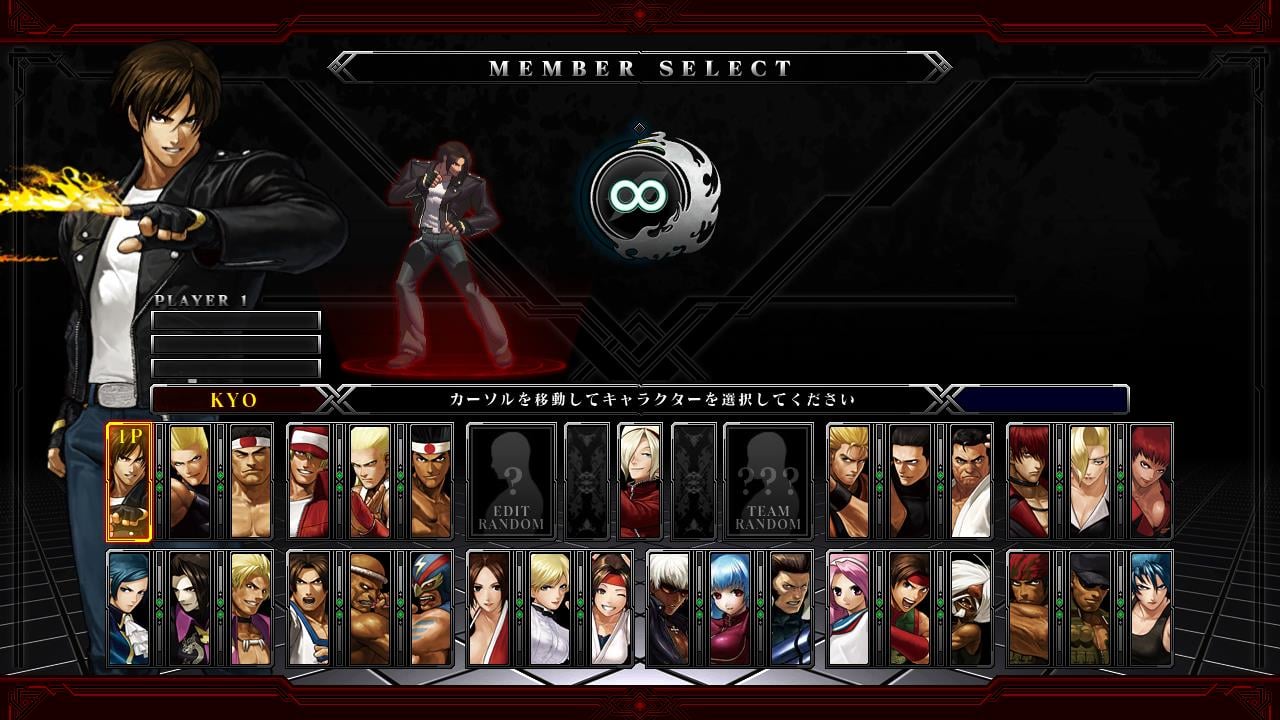
Task: Choose Leona's blue-haired portrait
Action: [x=1151, y=608]
